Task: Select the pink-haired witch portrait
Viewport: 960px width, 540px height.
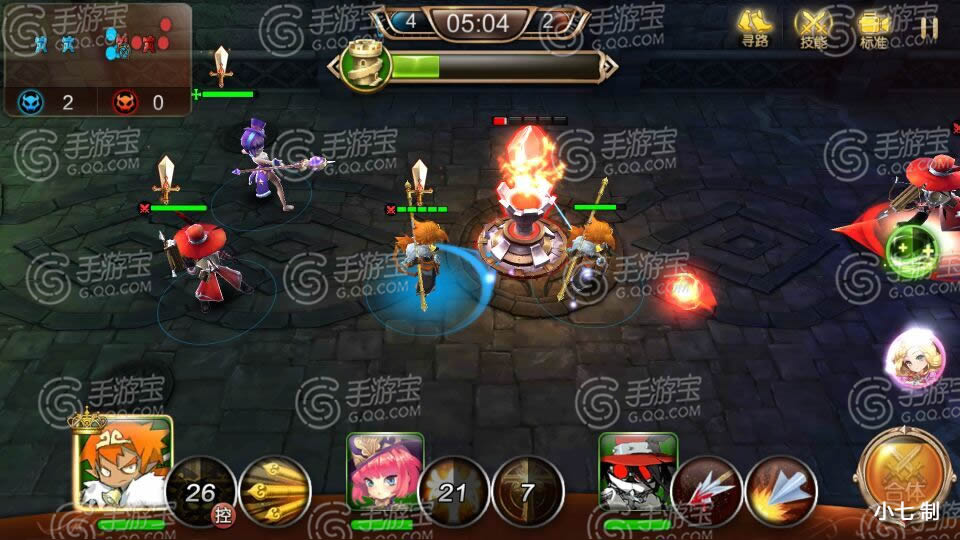Action: point(380,472)
